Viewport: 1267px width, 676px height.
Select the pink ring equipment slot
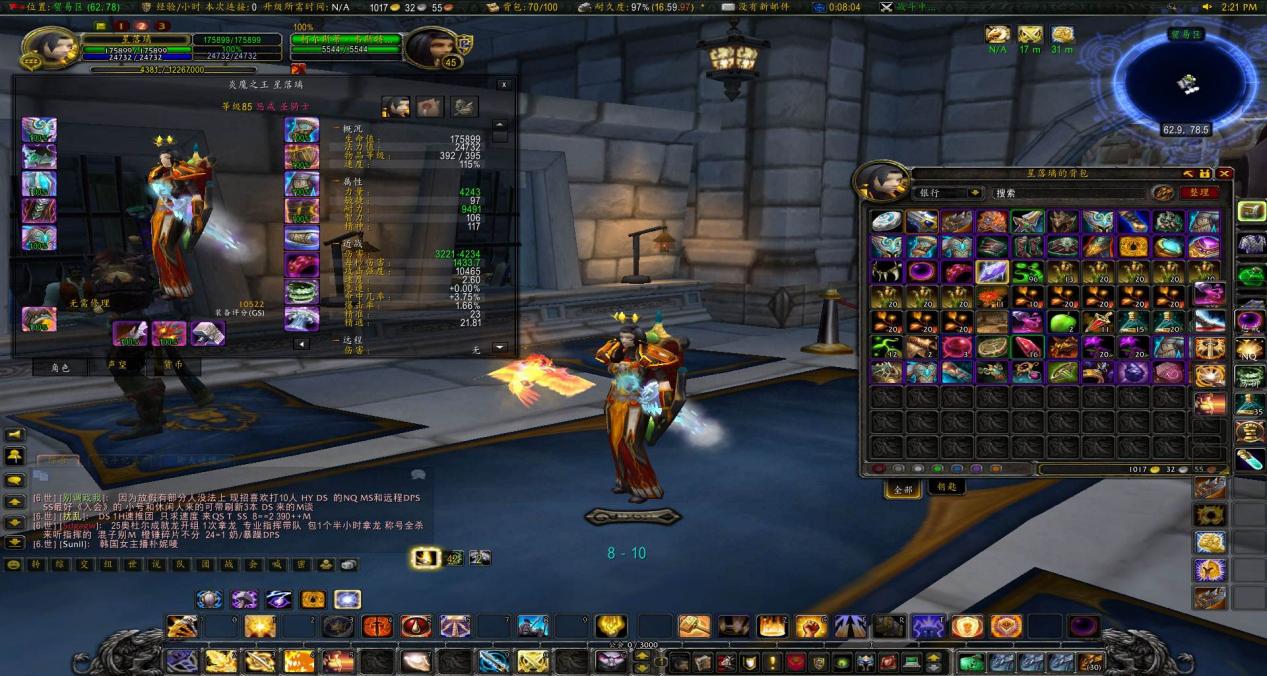point(301,265)
